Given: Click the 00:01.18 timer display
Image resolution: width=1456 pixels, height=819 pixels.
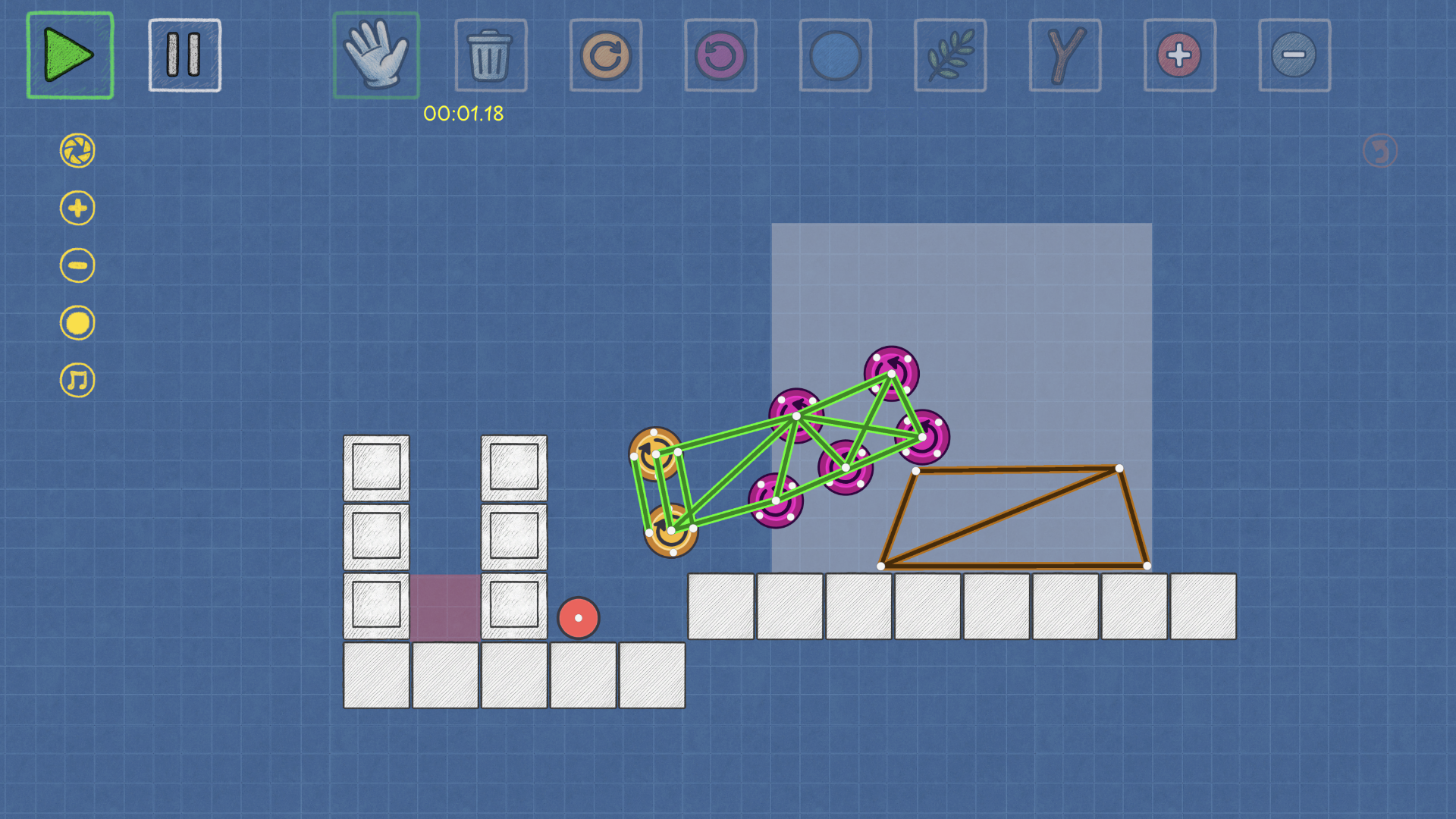Looking at the screenshot, I should pos(463,115).
